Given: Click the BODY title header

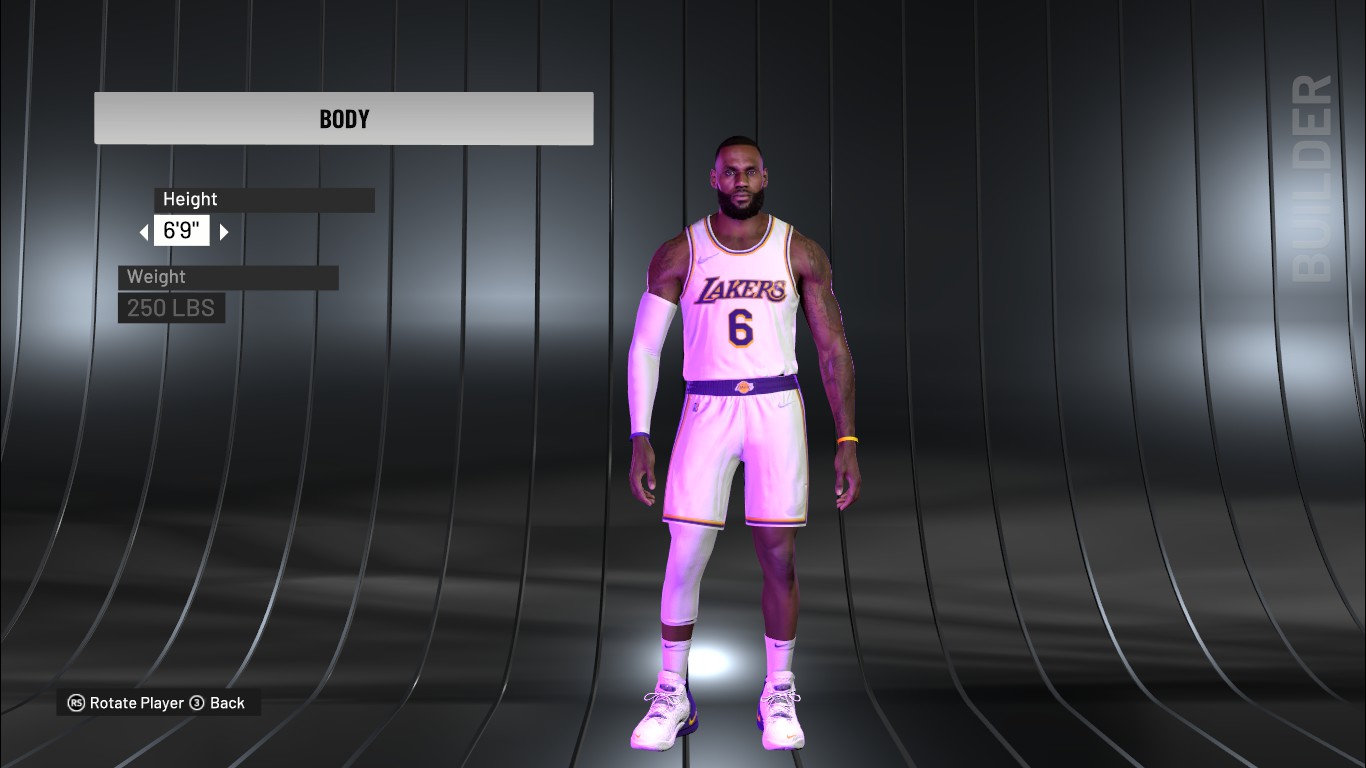Looking at the screenshot, I should [343, 118].
